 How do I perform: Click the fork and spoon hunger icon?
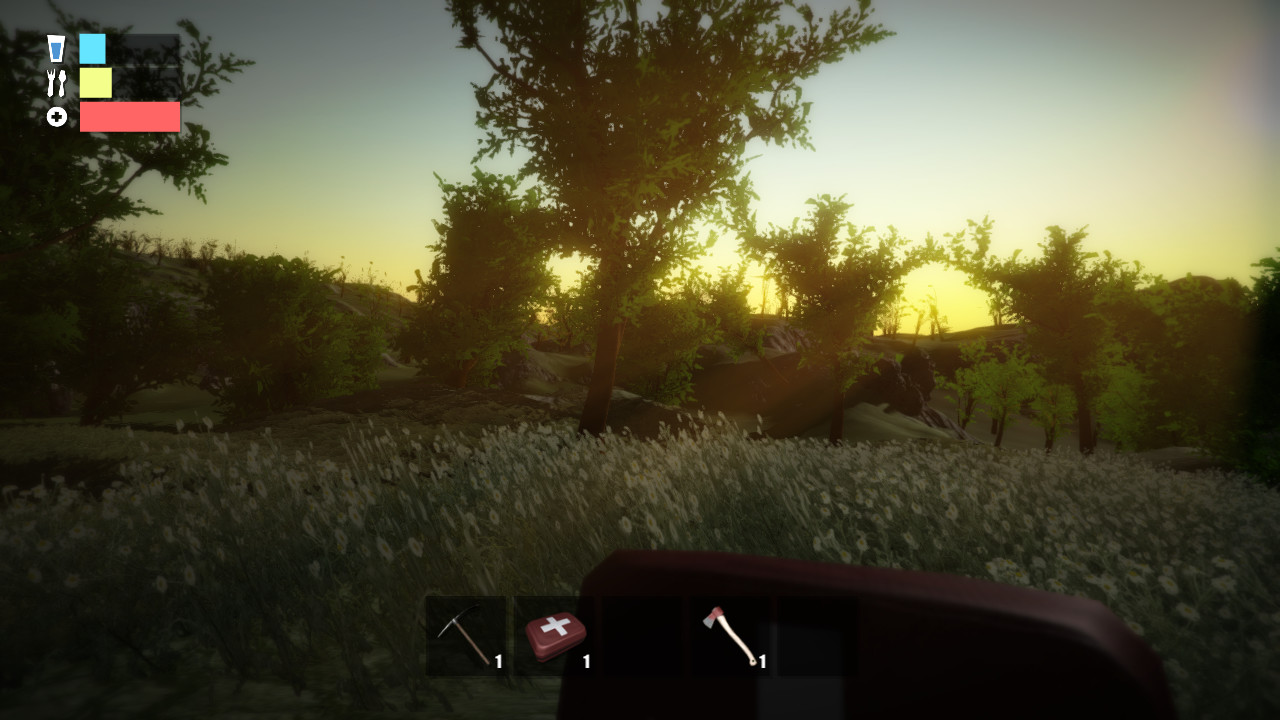pyautogui.click(x=57, y=83)
